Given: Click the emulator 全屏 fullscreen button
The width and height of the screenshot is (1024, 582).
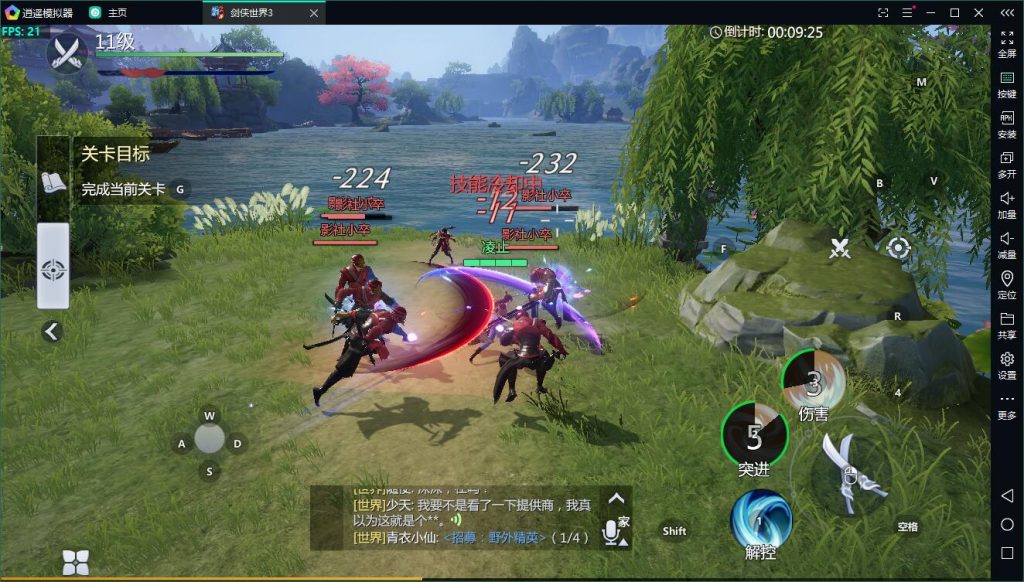Looking at the screenshot, I should pos(1007,44).
